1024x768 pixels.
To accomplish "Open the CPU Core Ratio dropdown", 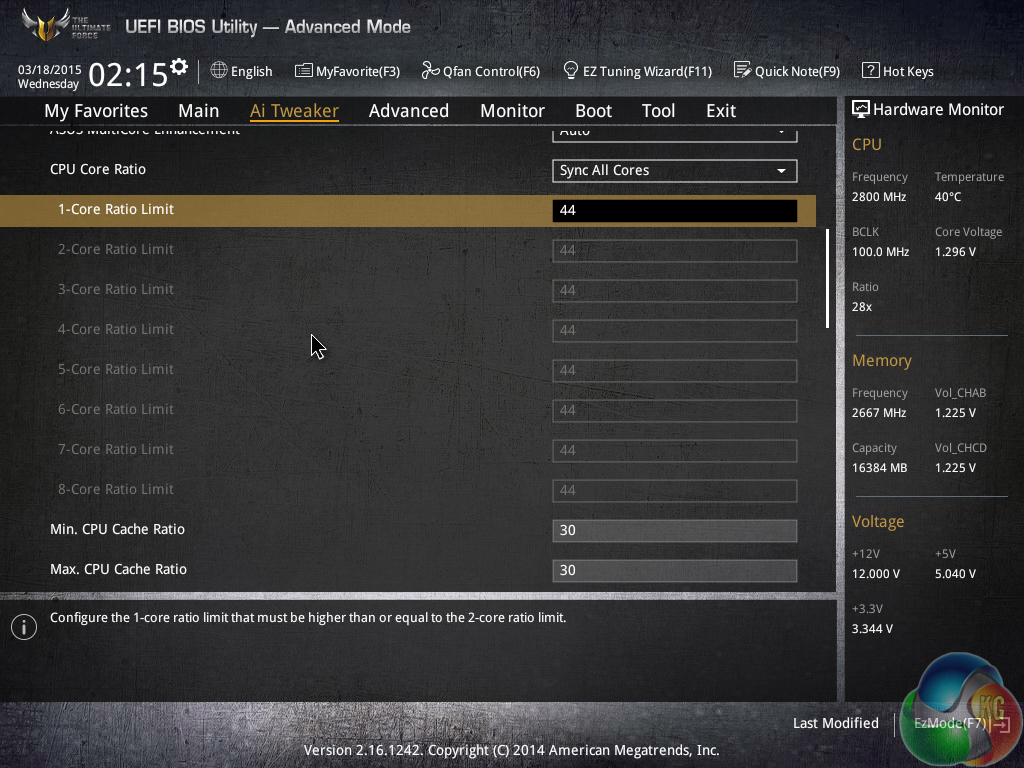I will tap(674, 170).
